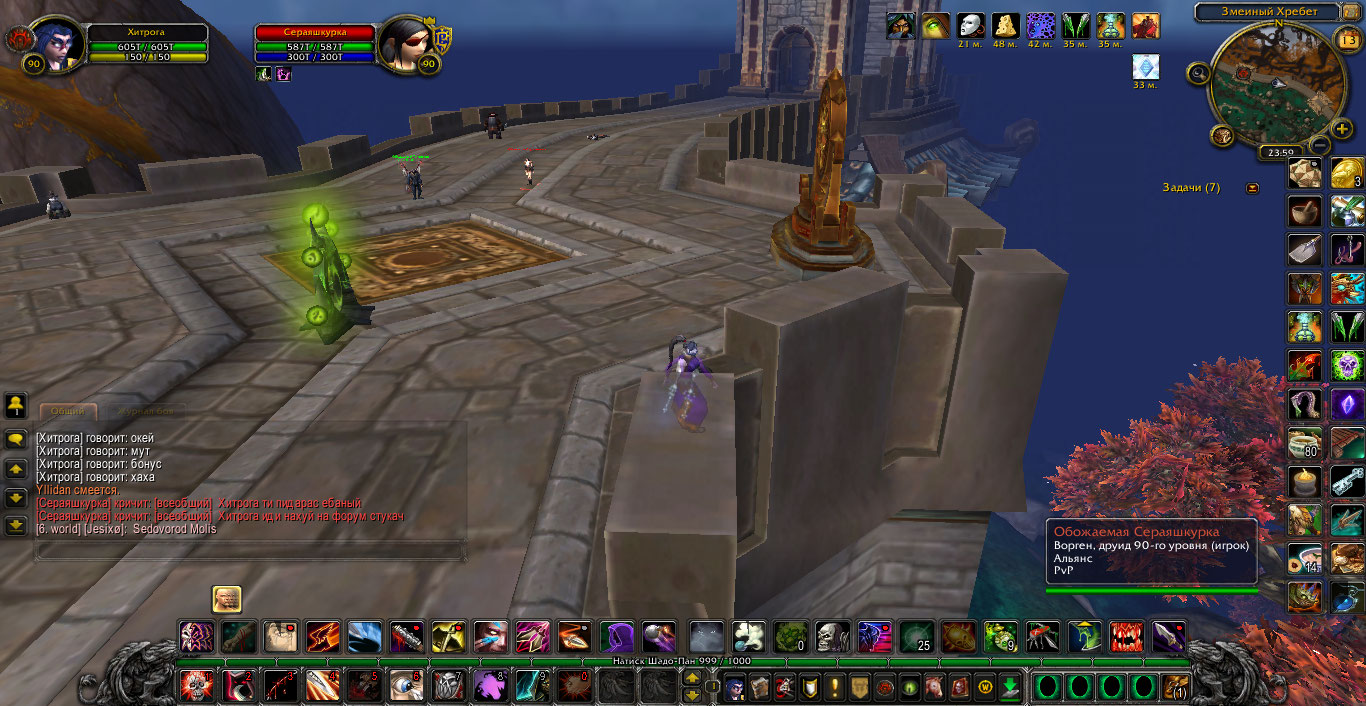Use the purple hooded cloak ability
Screen dimensions: 1366x706
616,636
